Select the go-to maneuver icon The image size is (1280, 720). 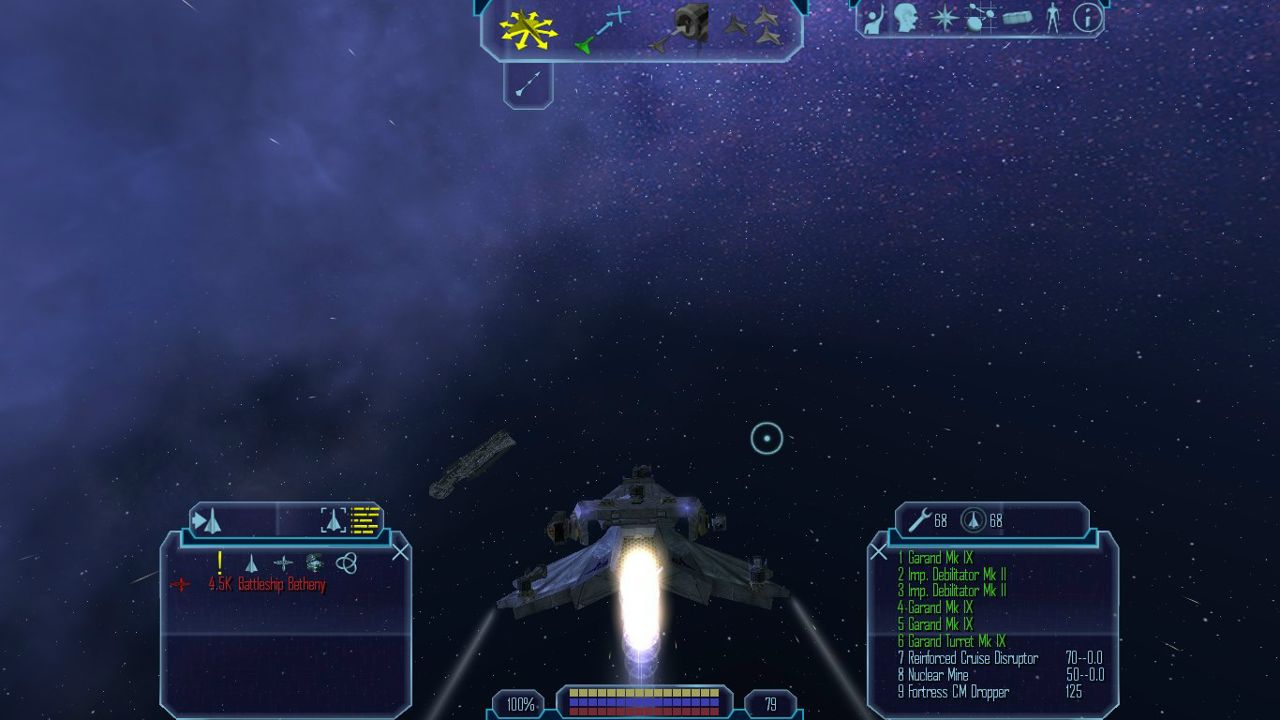[603, 28]
